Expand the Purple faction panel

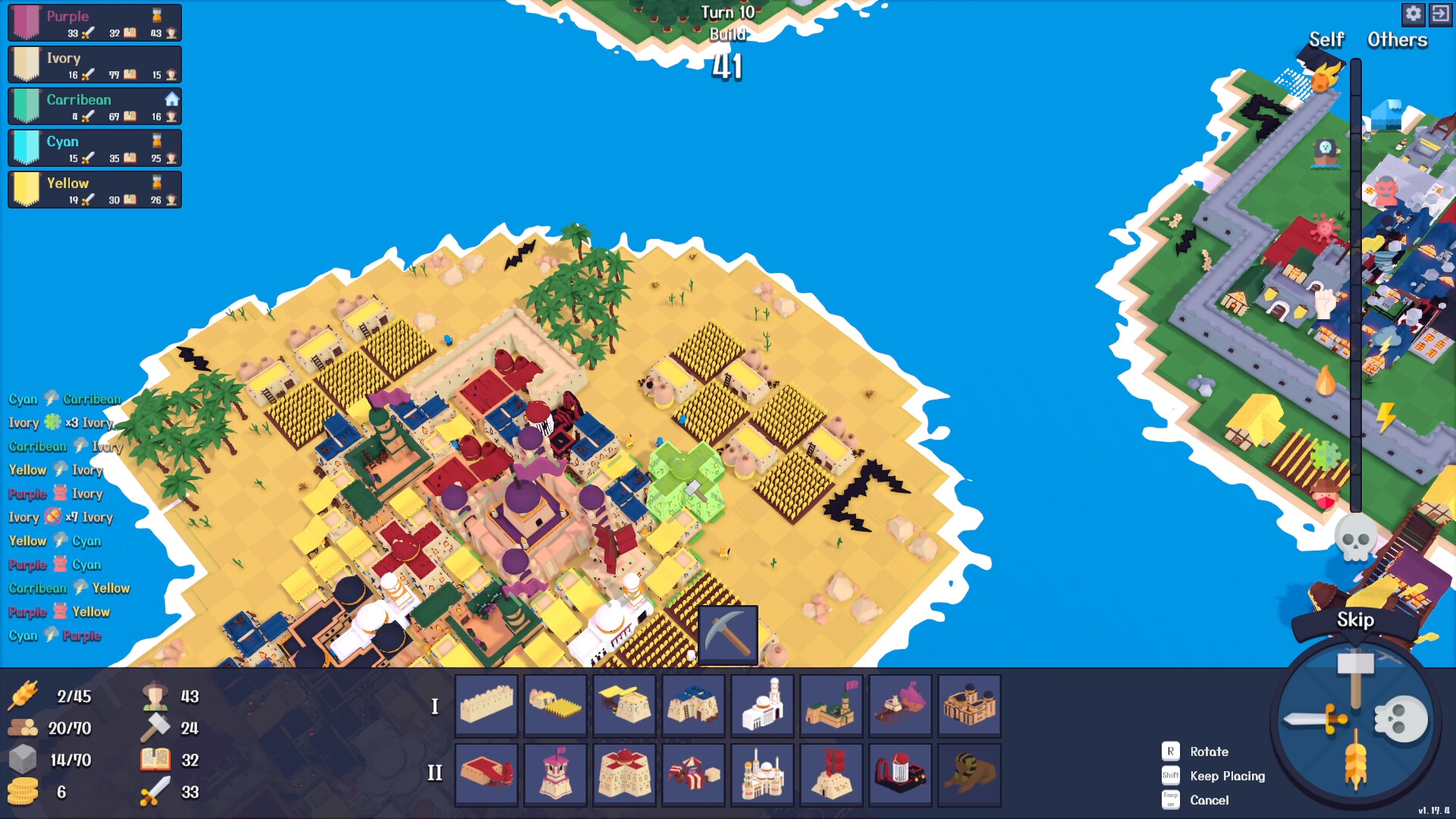94,22
